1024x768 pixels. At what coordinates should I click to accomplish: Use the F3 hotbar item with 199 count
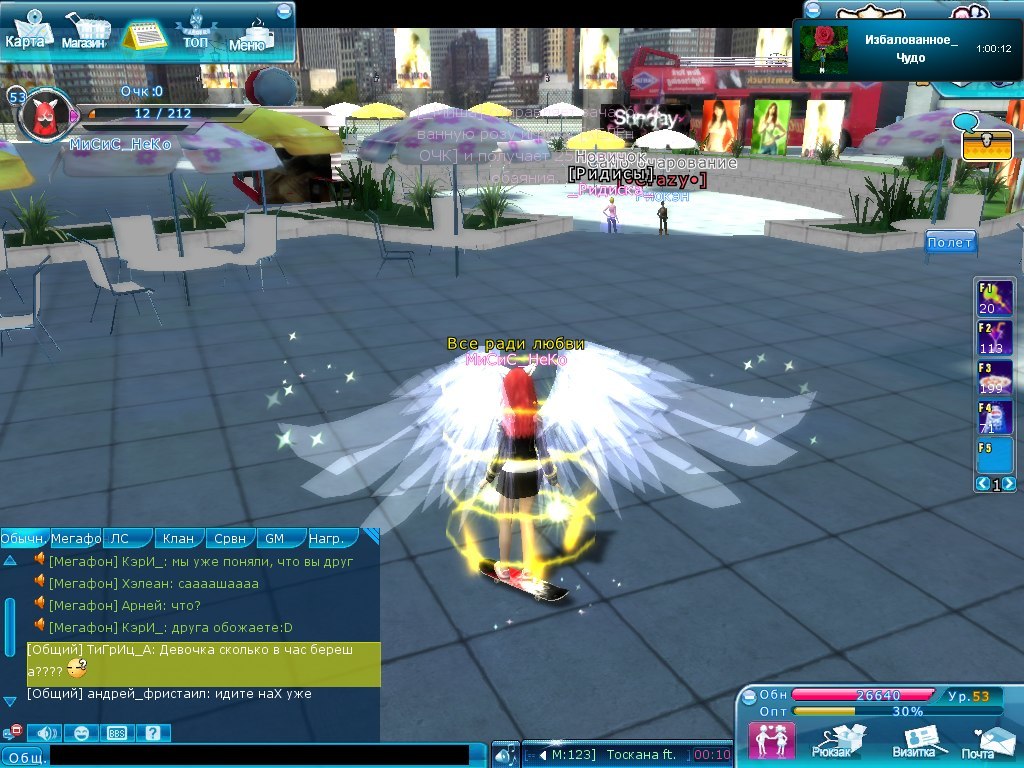click(993, 378)
